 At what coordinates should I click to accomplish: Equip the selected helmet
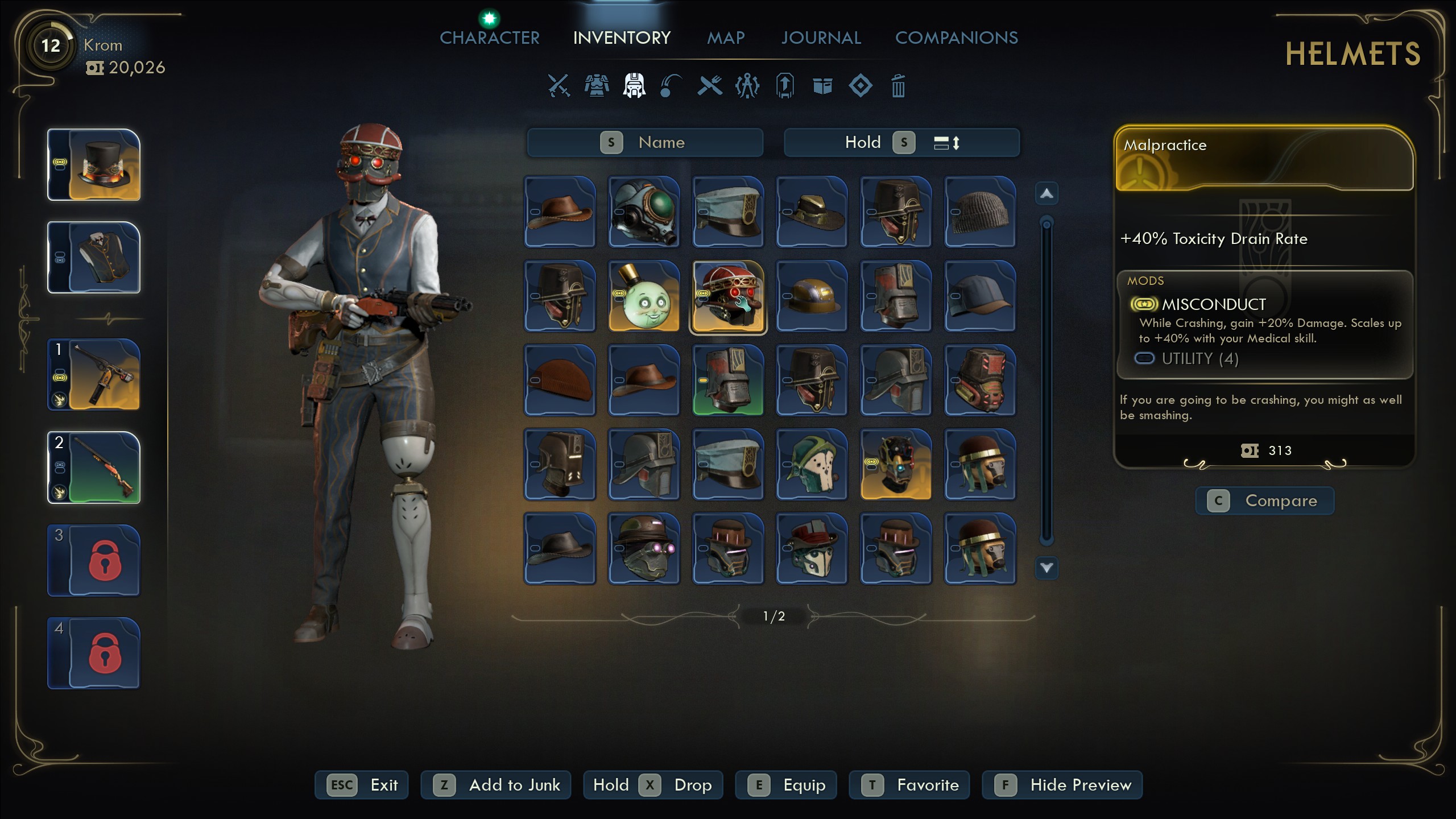coord(786,785)
